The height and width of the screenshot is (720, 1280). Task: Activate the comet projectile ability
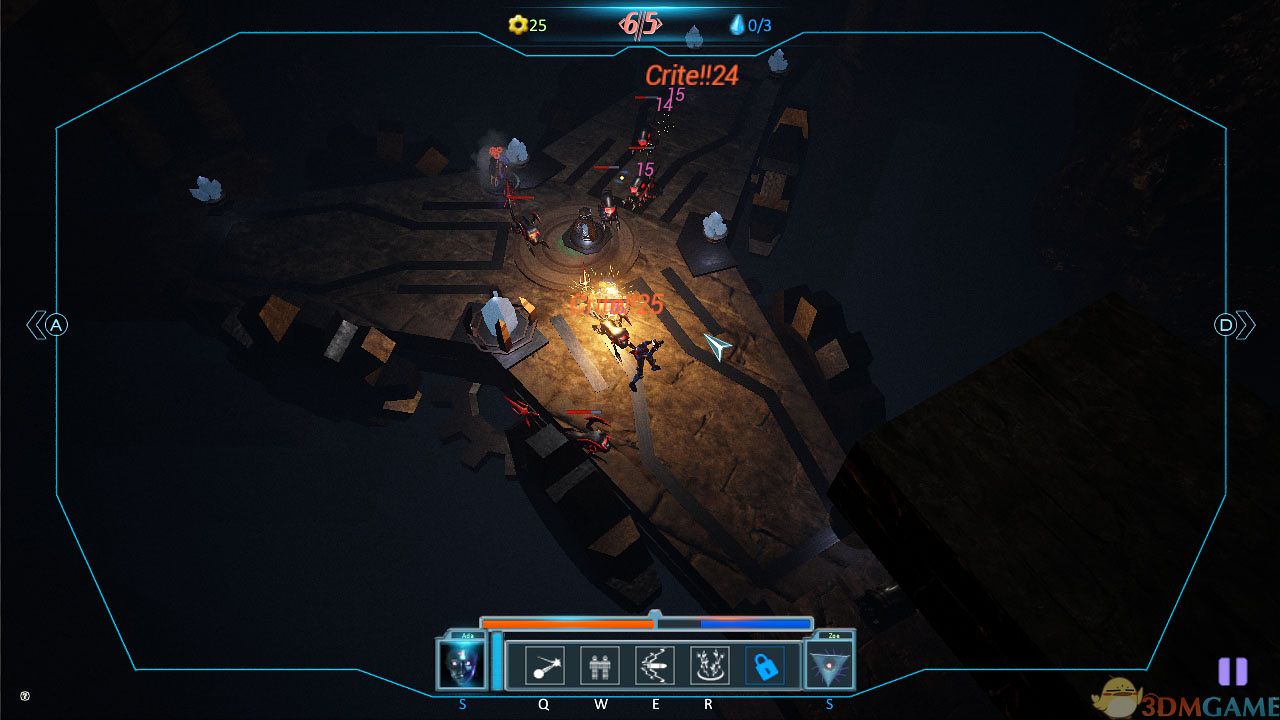coord(544,666)
